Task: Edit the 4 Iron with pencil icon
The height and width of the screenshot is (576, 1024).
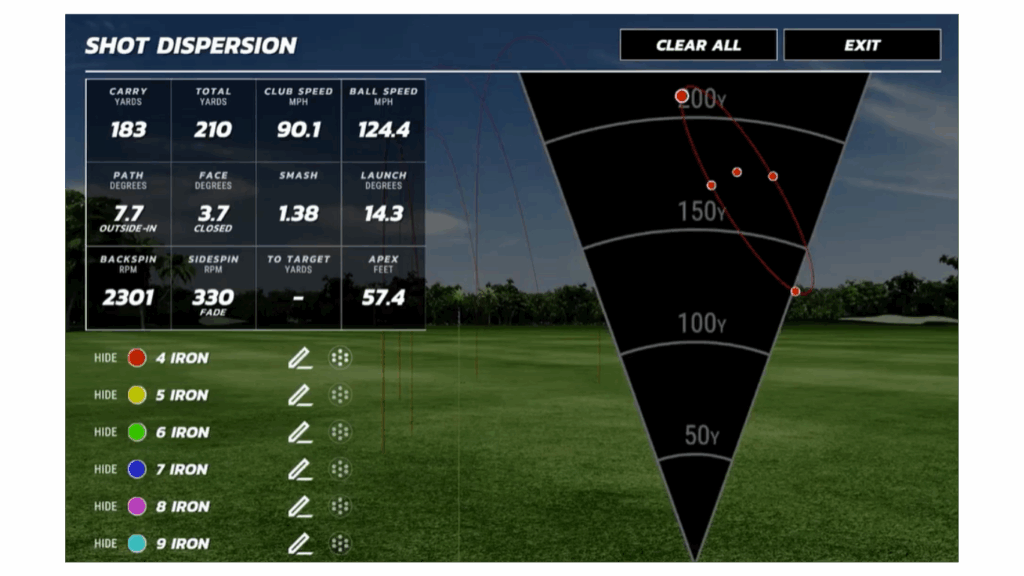Action: click(299, 358)
